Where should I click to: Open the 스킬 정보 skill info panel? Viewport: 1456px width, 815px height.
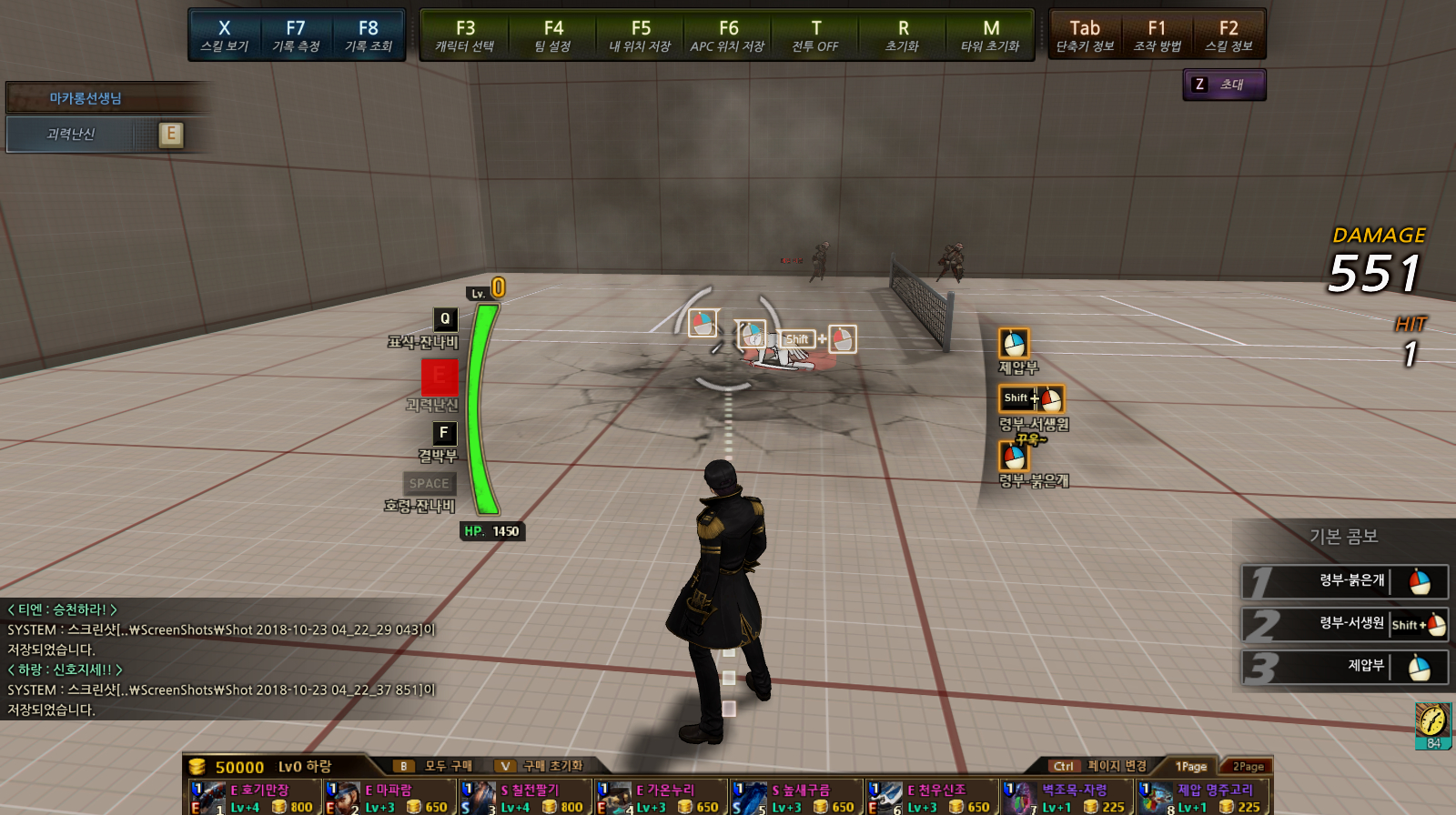coord(1228,35)
